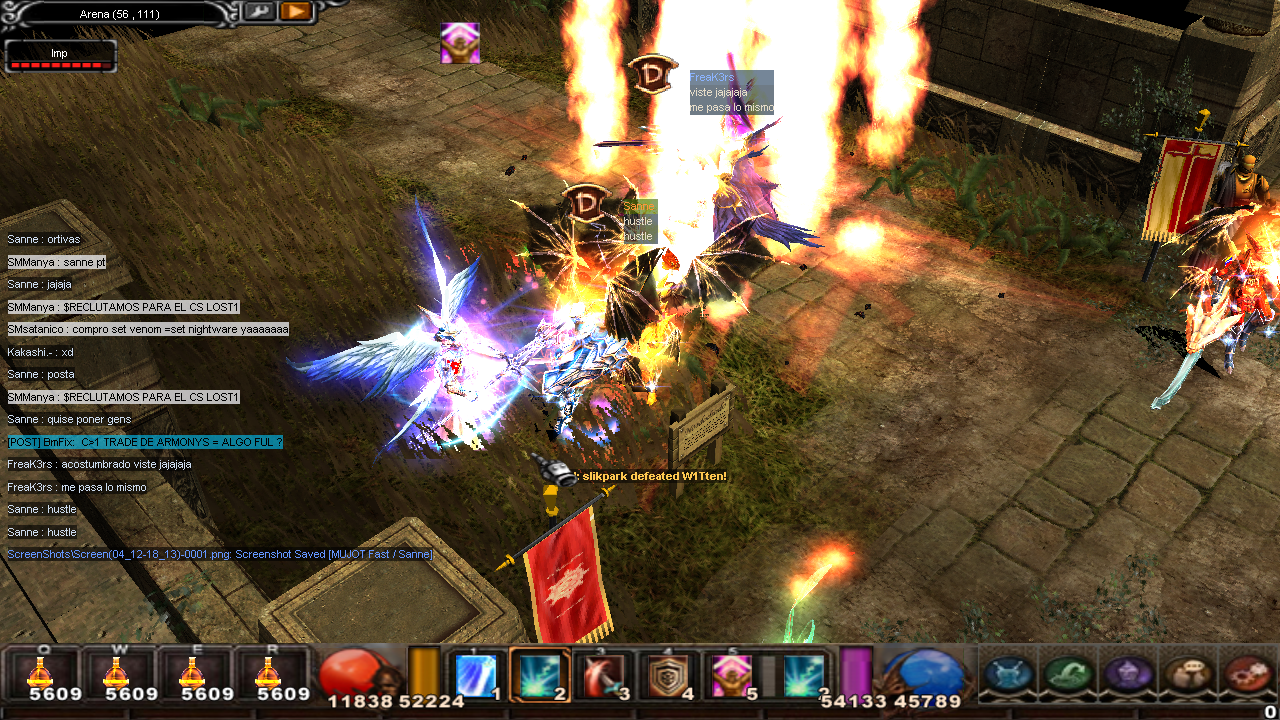
Task: Choose the red sword skill in slot 3
Action: tap(604, 675)
